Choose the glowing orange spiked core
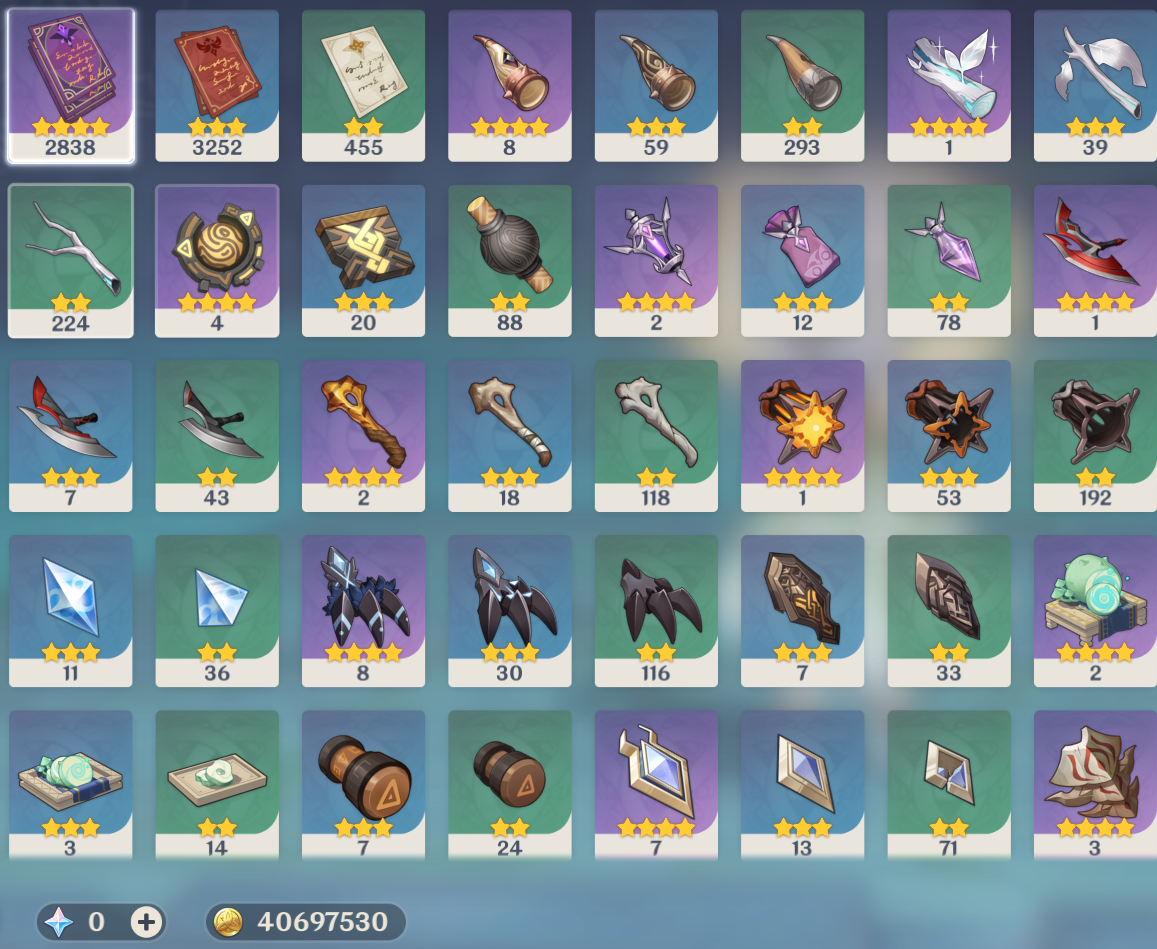 point(802,435)
